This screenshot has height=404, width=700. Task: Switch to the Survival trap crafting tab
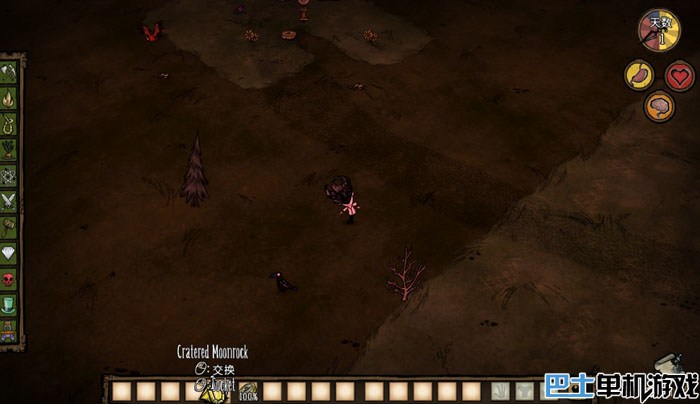9,124
